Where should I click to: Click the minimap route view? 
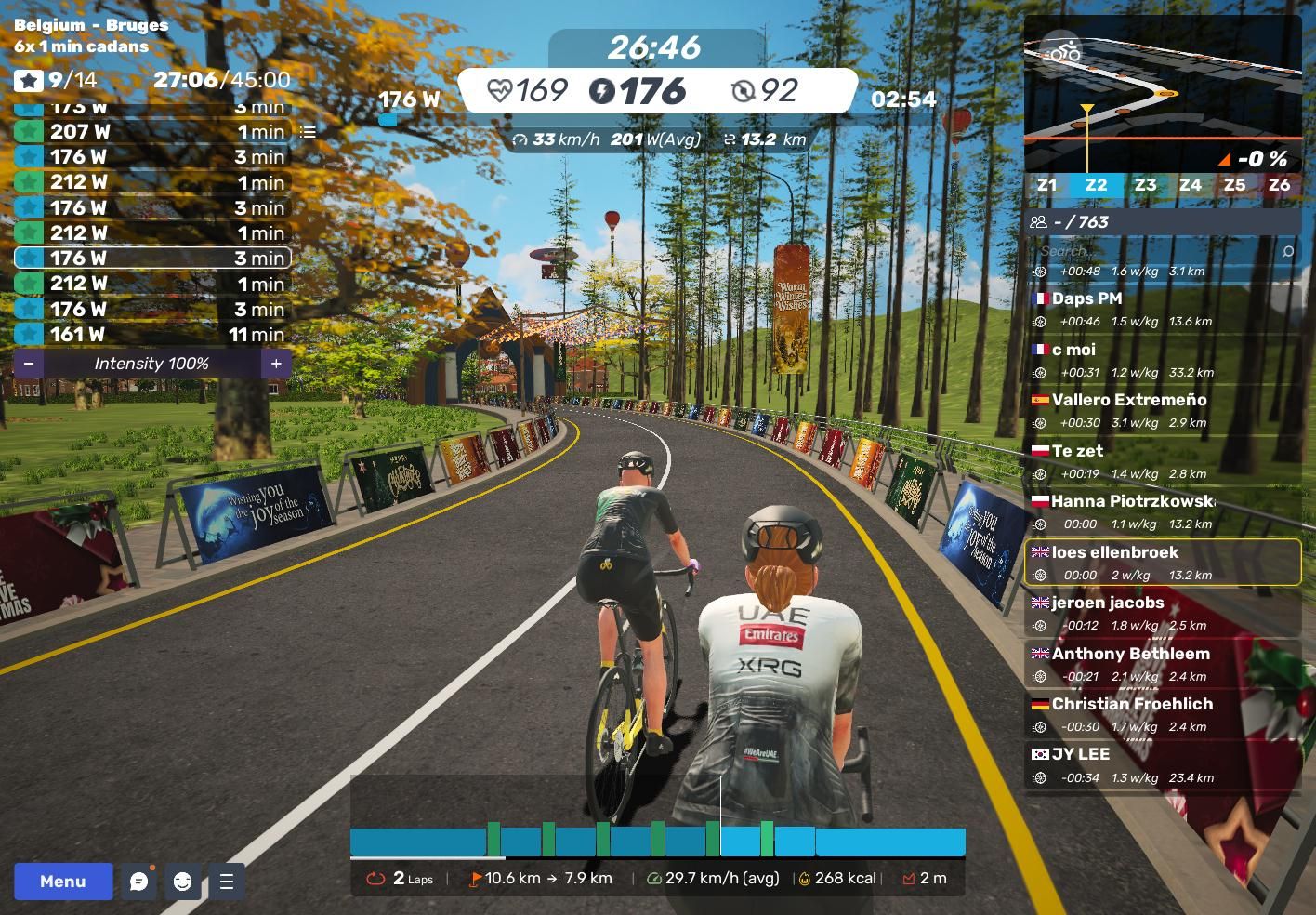point(1162,93)
